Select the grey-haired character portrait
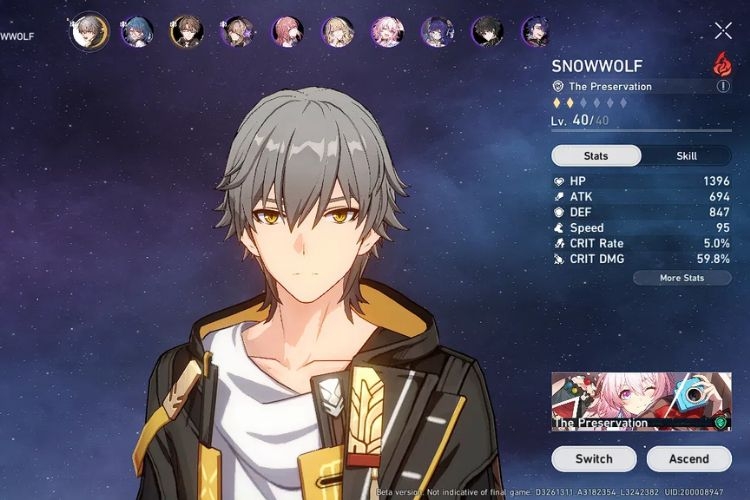This screenshot has height=500, width=750. click(87, 31)
